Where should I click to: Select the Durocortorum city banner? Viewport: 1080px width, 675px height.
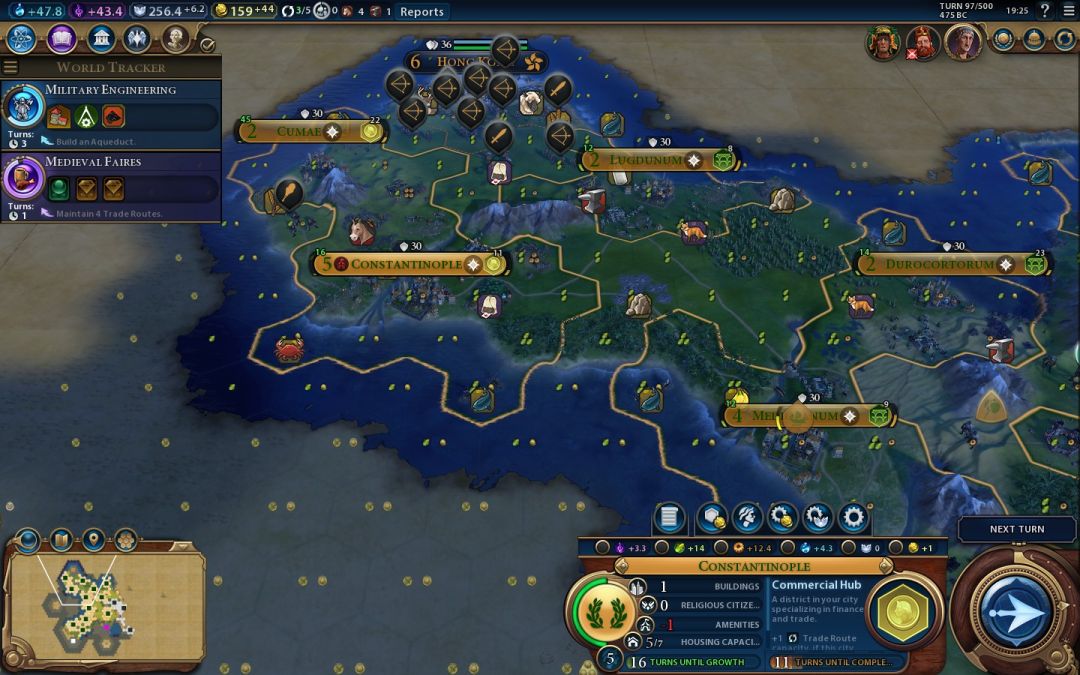940,264
